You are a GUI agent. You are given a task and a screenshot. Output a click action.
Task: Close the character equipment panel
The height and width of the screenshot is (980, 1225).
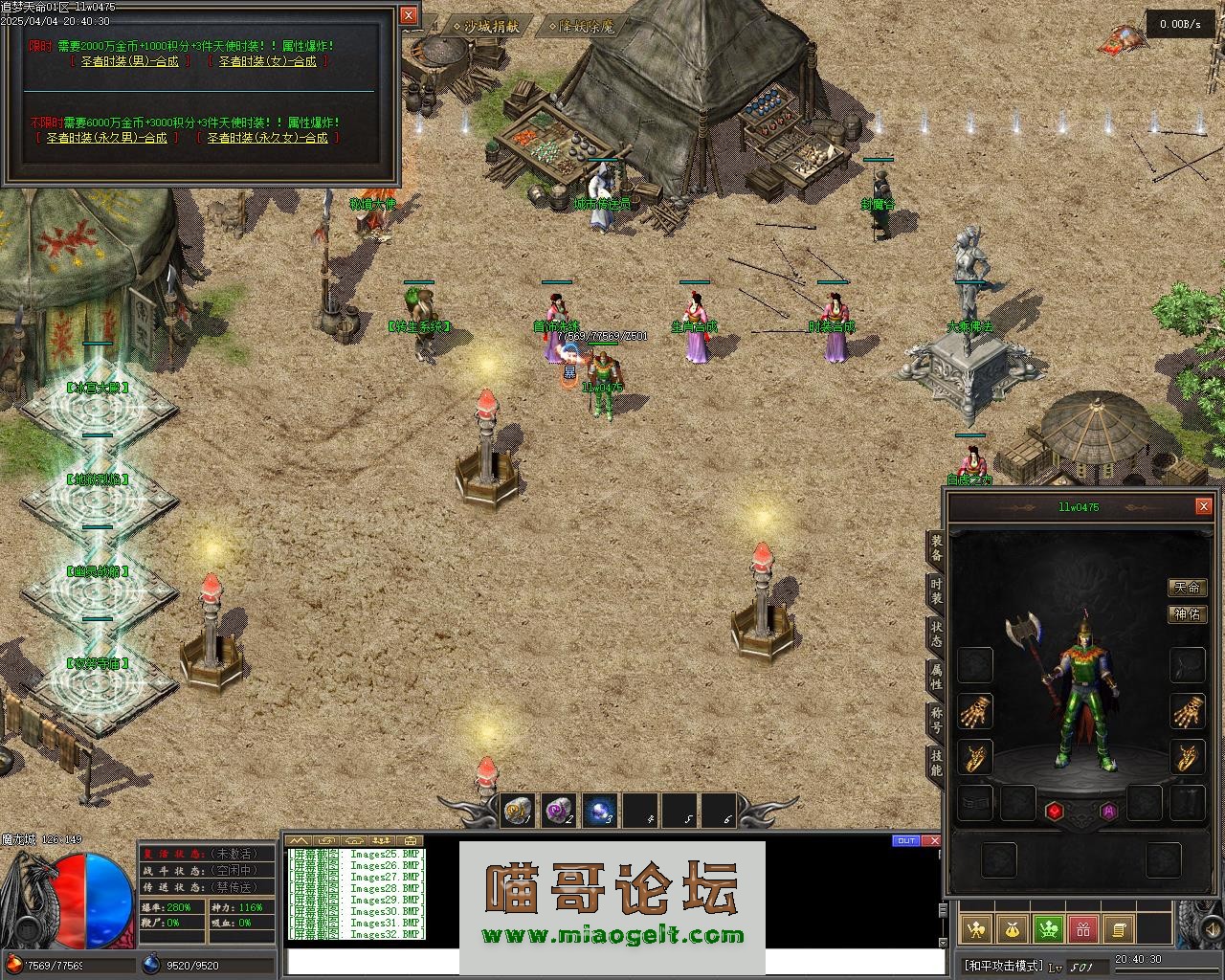pos(1203,506)
